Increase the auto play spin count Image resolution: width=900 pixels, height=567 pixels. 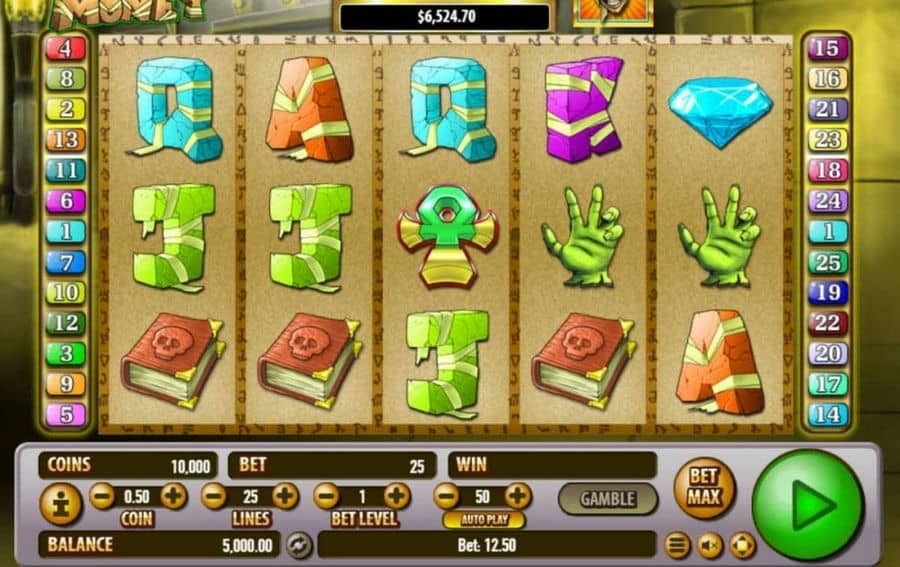click(x=517, y=495)
